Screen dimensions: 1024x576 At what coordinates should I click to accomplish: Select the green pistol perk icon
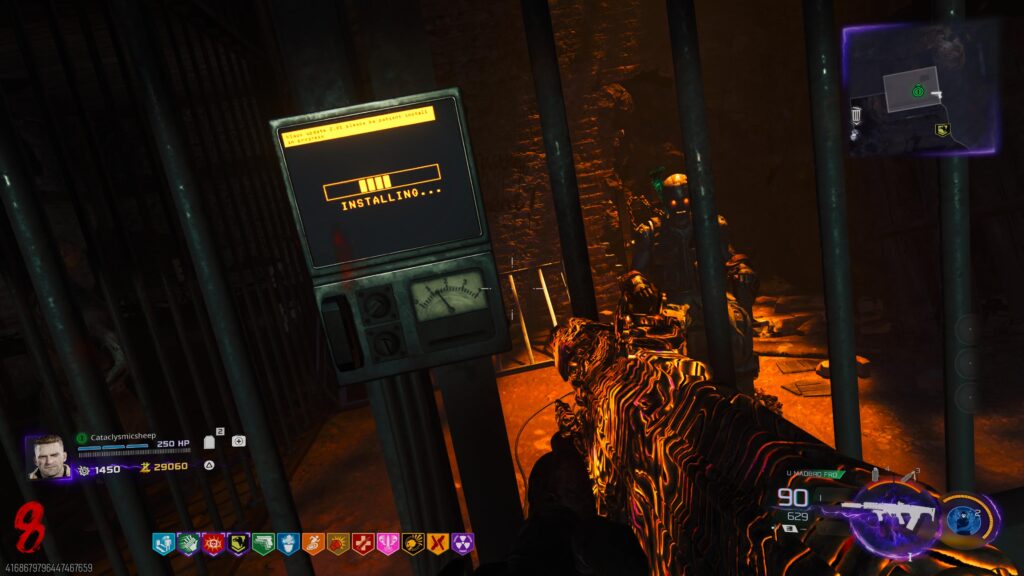[263, 543]
